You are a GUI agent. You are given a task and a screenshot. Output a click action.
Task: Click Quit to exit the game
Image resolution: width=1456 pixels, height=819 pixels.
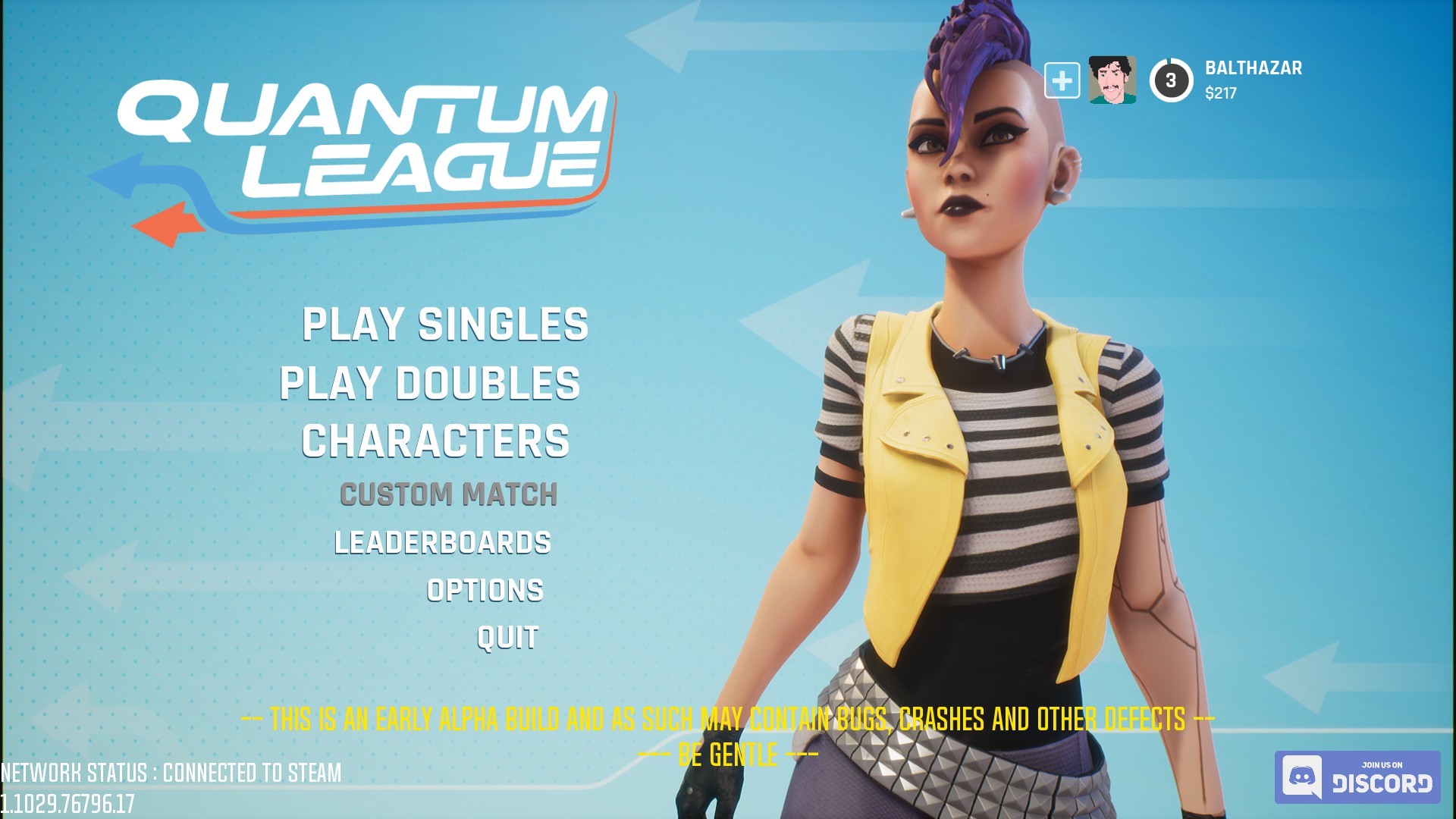pos(505,637)
